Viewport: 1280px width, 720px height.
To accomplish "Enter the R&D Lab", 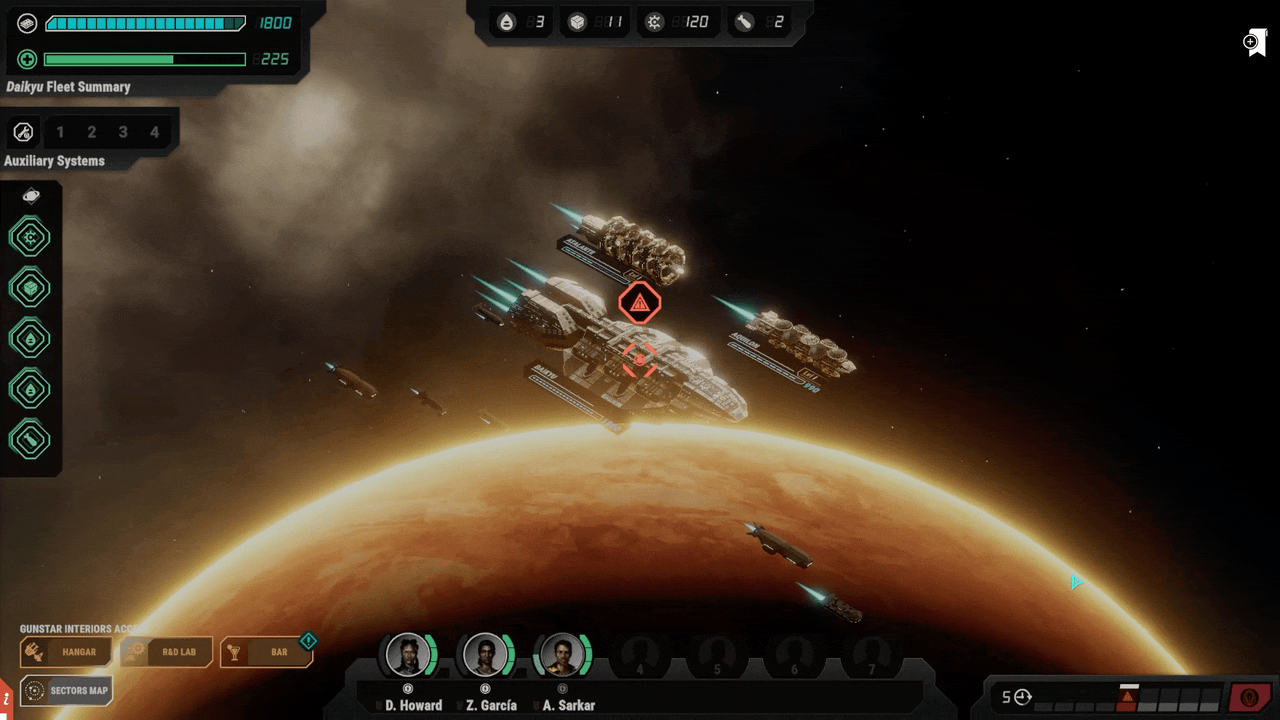I will pos(166,652).
